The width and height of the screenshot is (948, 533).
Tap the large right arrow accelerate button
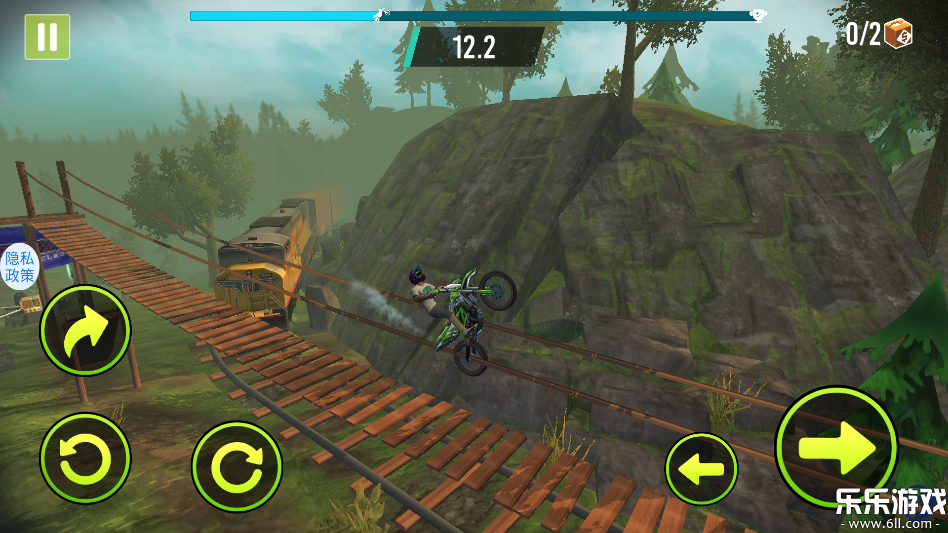pos(837,446)
